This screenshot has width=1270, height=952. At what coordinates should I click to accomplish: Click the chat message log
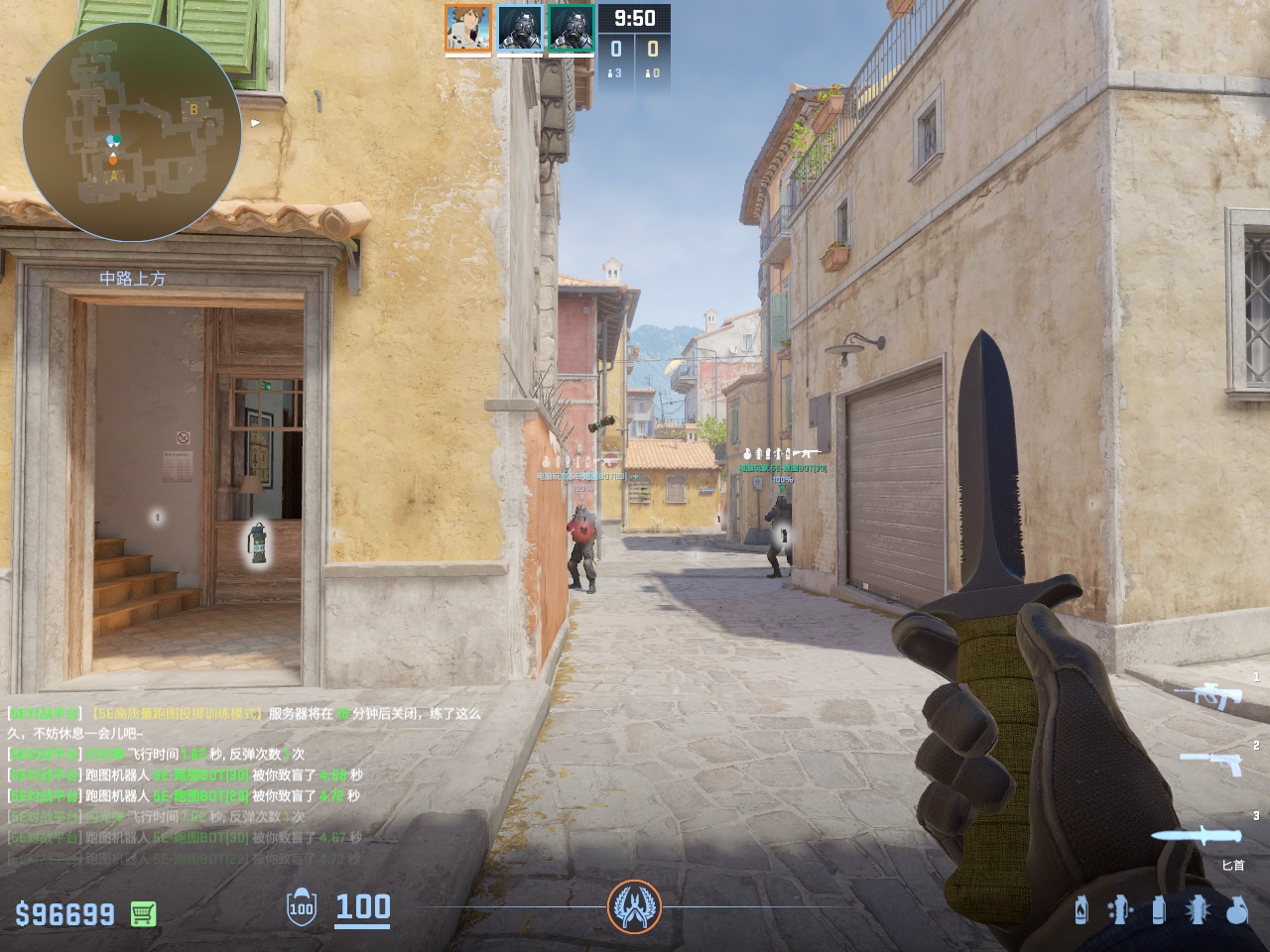point(243,784)
